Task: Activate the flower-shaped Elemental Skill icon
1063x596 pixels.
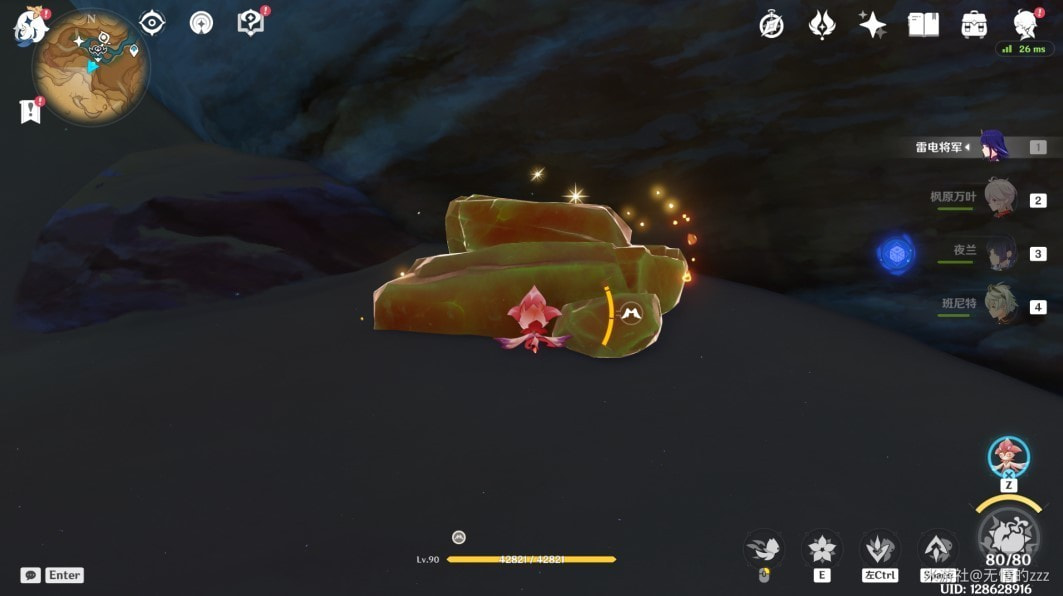Action: click(x=822, y=548)
